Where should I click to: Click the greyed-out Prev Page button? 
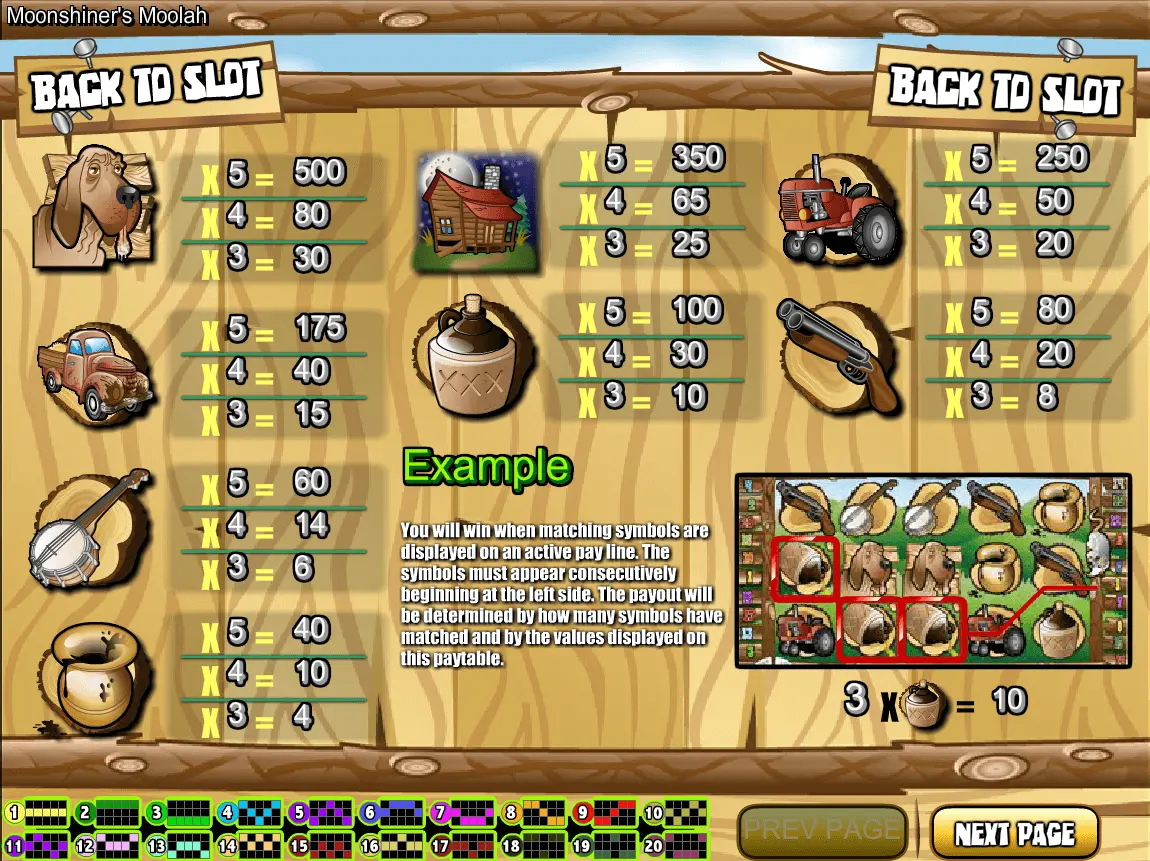pos(822,831)
